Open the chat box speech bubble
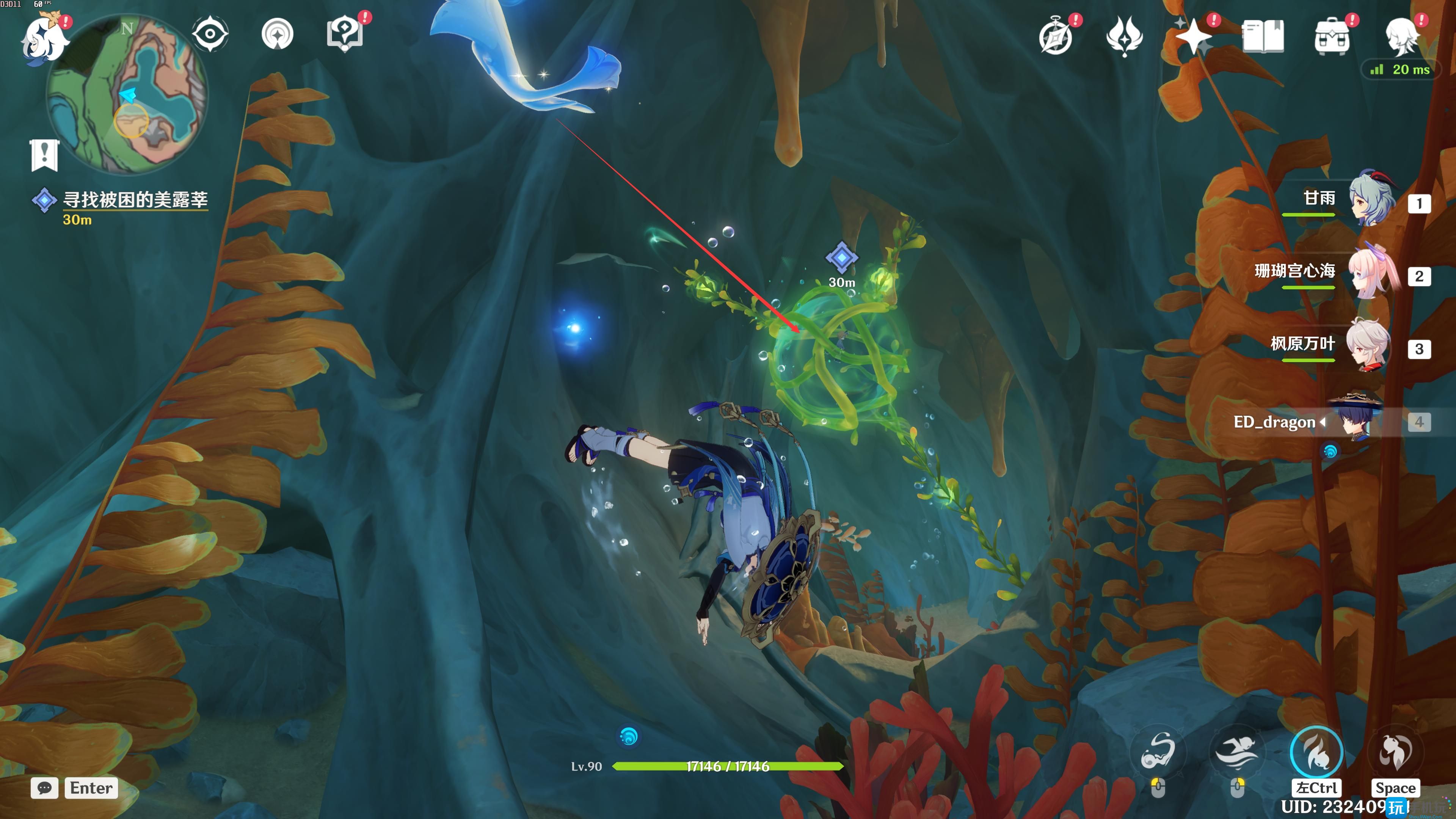The image size is (1456, 819). coord(45,788)
